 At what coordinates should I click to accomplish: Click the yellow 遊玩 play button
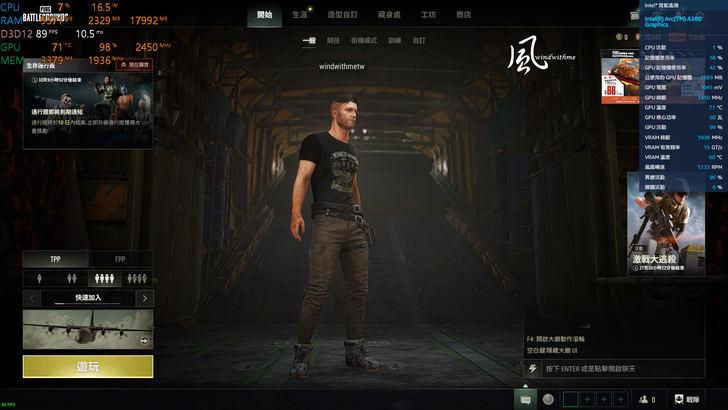[x=88, y=367]
